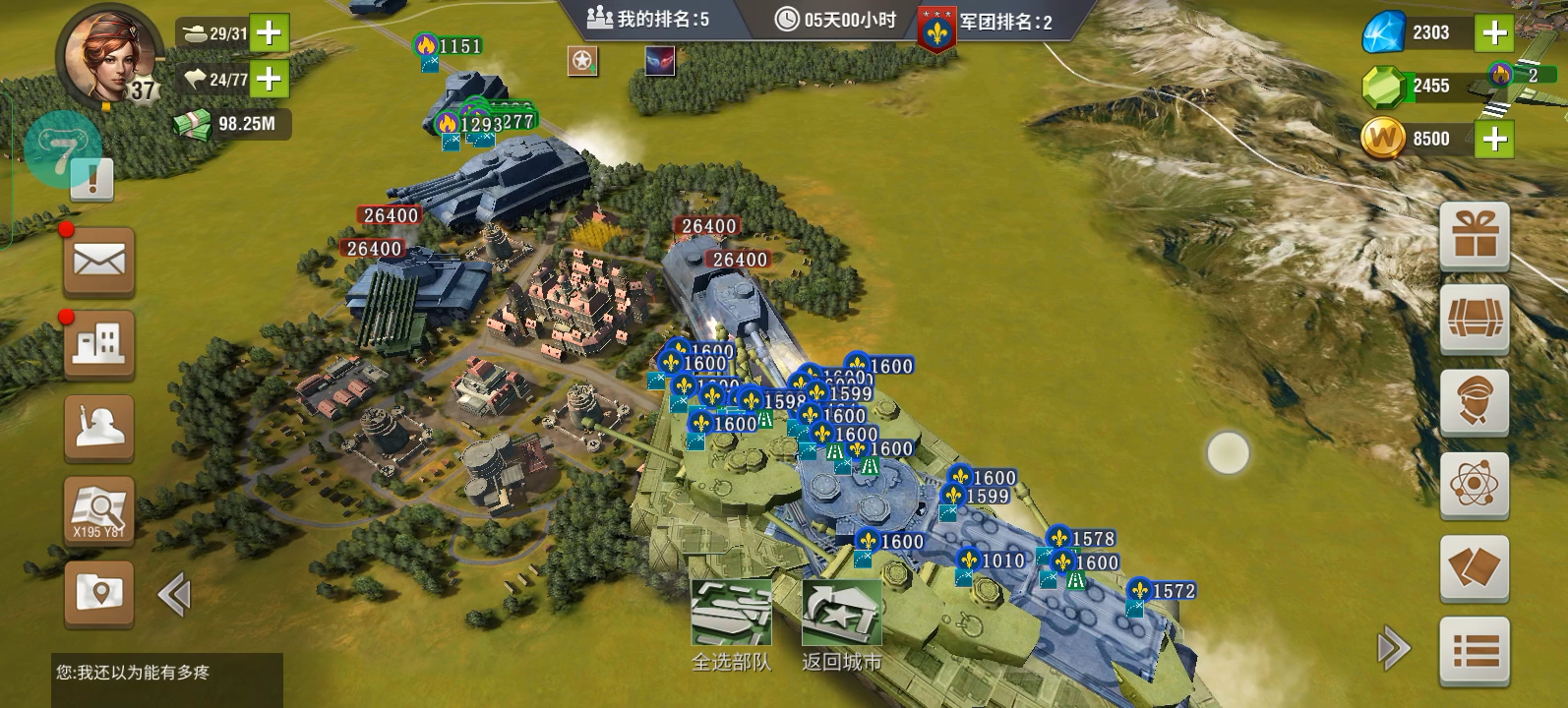
Task: Open the chat message box
Action: click(x=167, y=678)
